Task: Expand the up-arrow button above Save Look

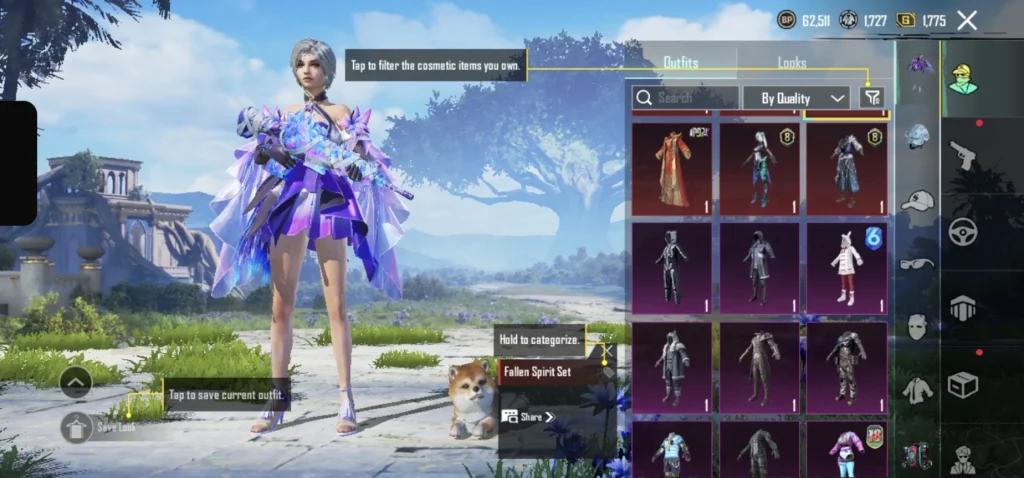Action: click(76, 381)
